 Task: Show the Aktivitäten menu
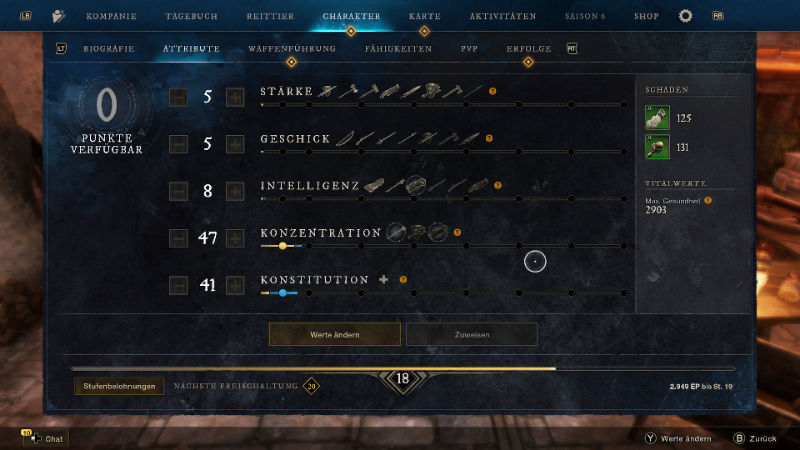504,16
